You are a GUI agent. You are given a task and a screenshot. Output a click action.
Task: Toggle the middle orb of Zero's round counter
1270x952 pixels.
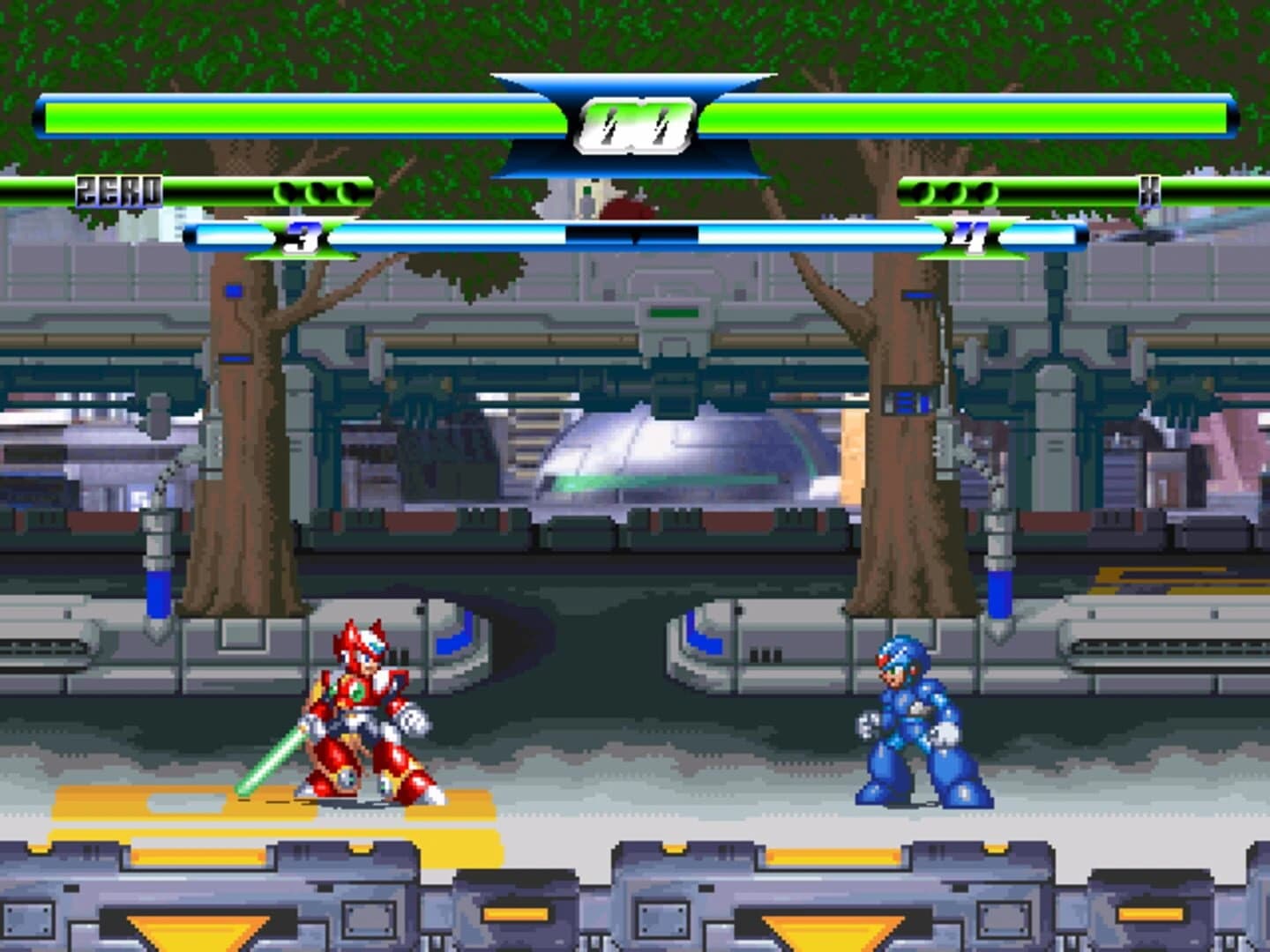319,190
